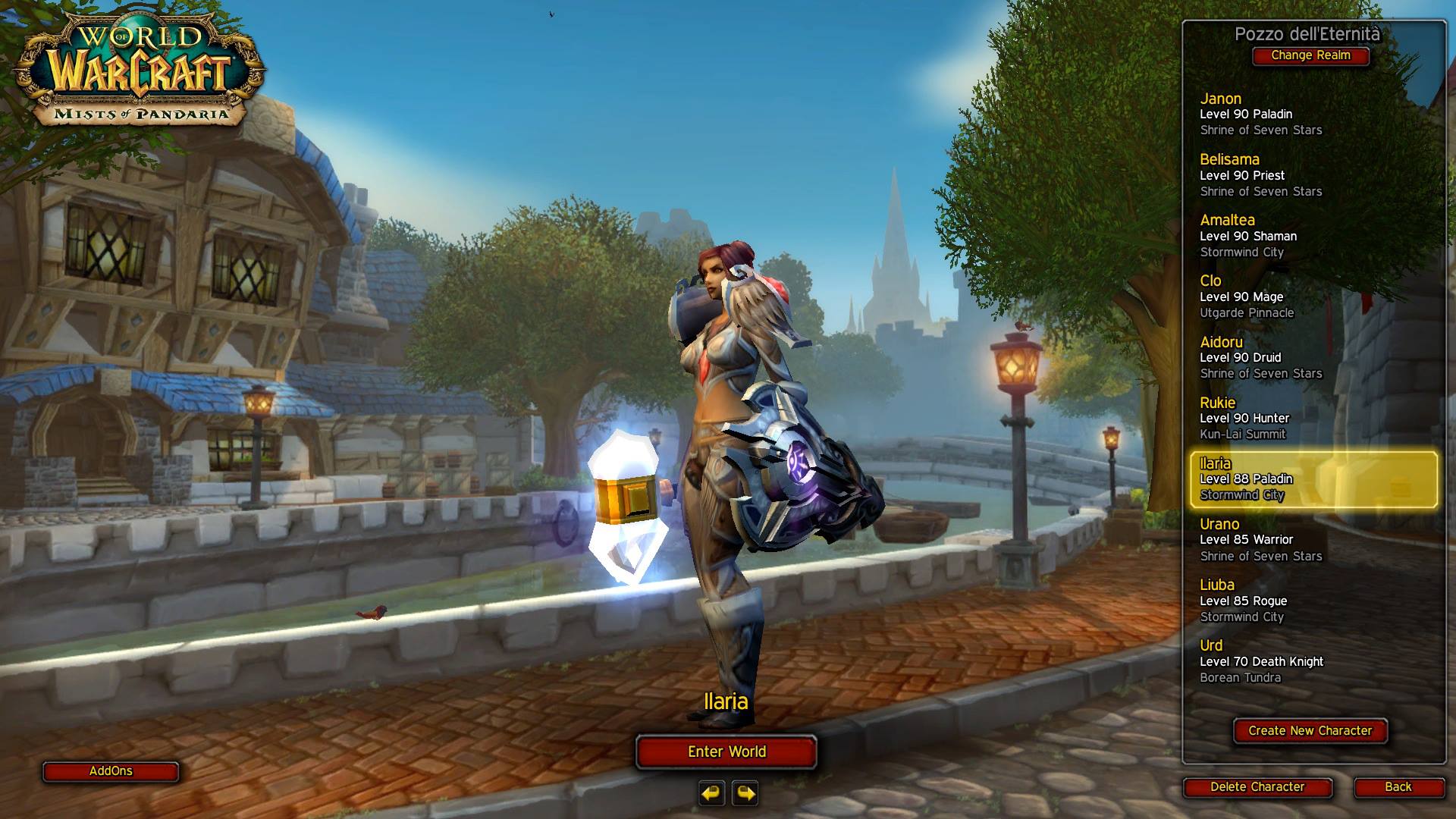Create a new character

tap(1310, 731)
